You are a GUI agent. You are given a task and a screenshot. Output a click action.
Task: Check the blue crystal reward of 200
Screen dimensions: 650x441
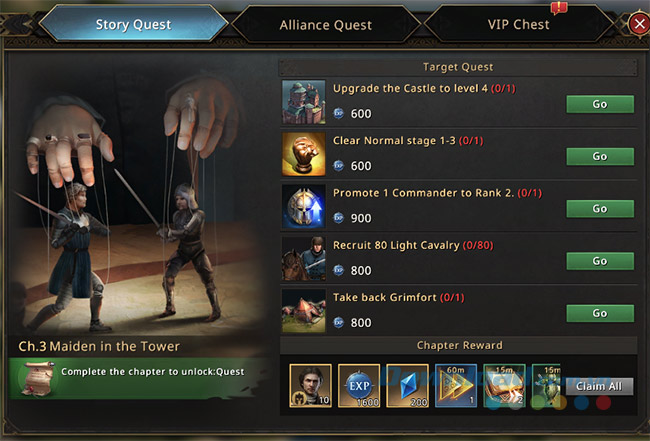coord(407,385)
